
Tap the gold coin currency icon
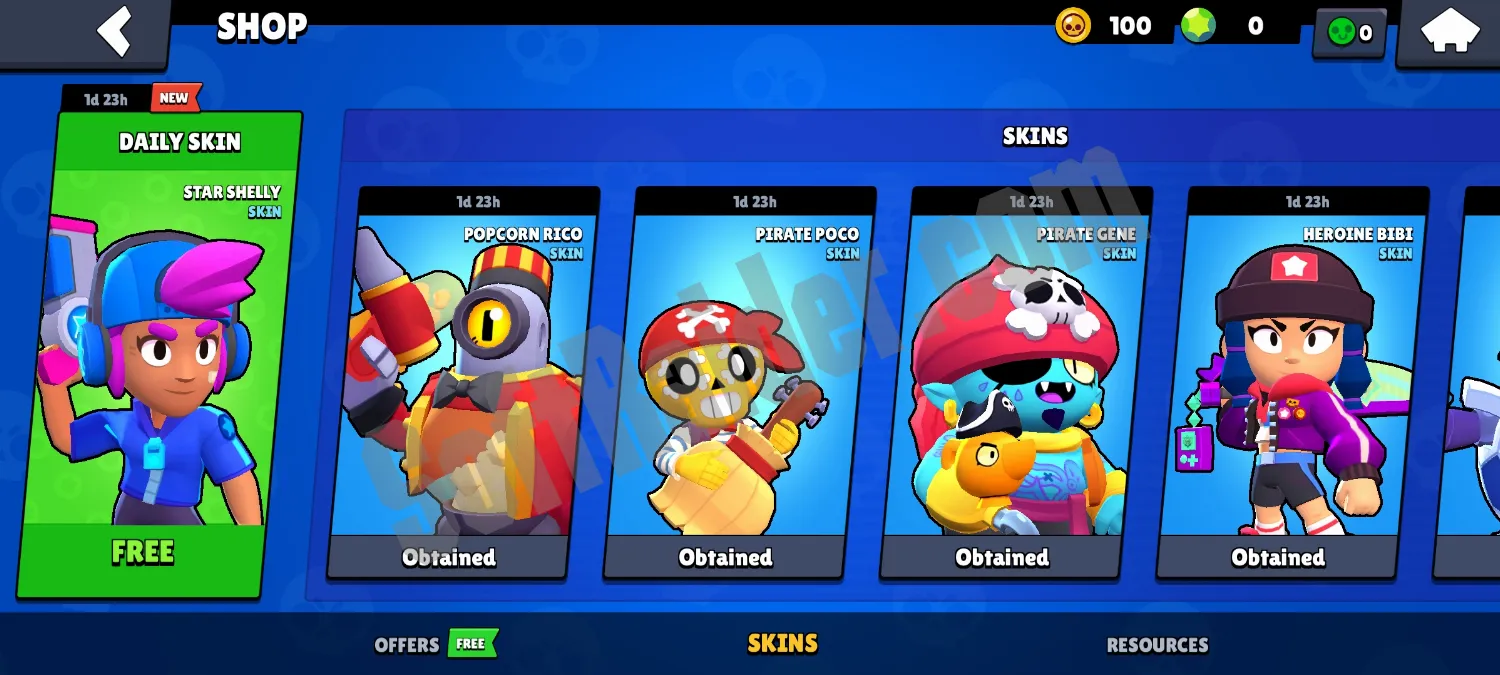pyautogui.click(x=1073, y=26)
